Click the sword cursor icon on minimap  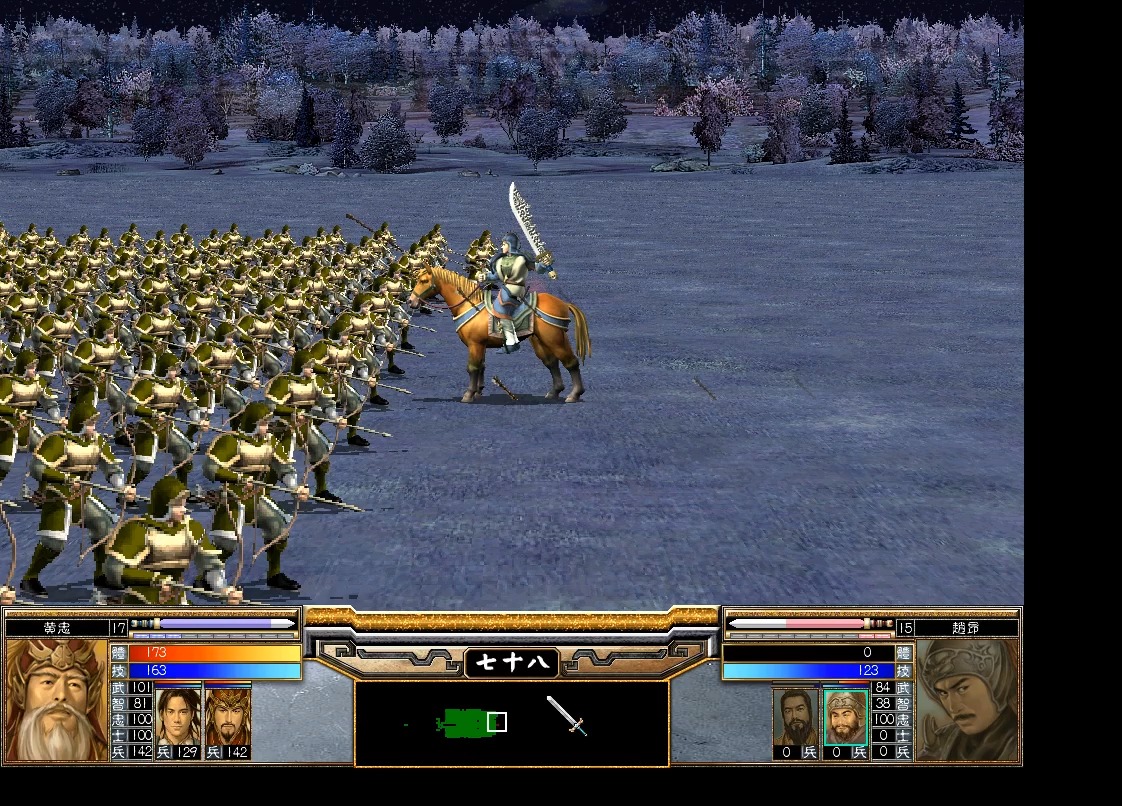566,716
